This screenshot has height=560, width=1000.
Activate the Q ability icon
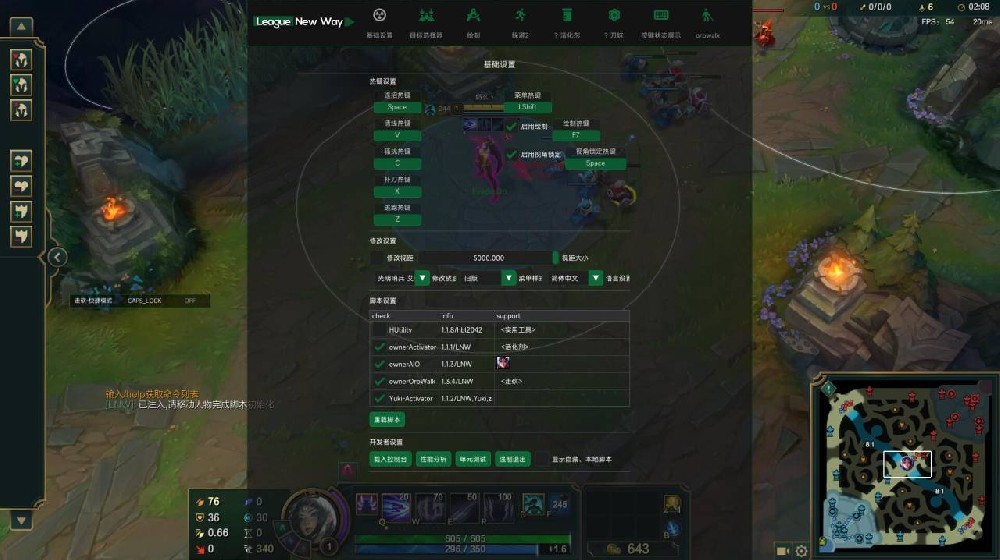[369, 507]
